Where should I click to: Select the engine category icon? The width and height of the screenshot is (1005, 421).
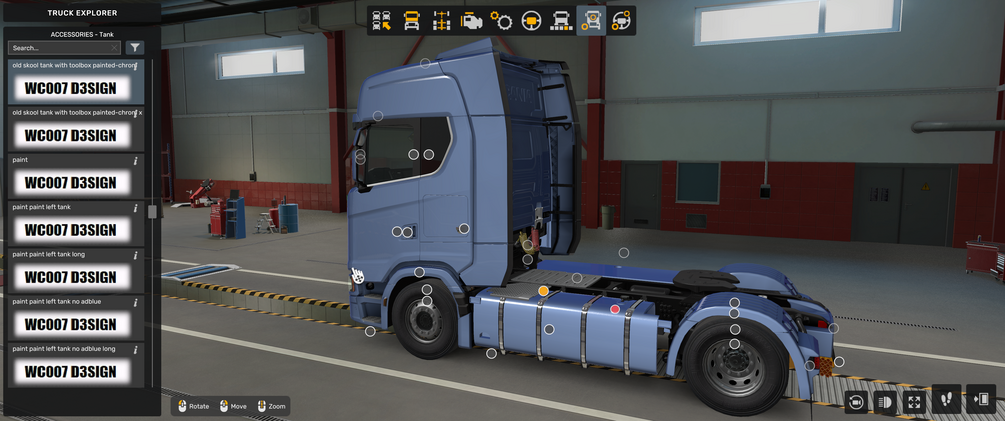click(471, 21)
